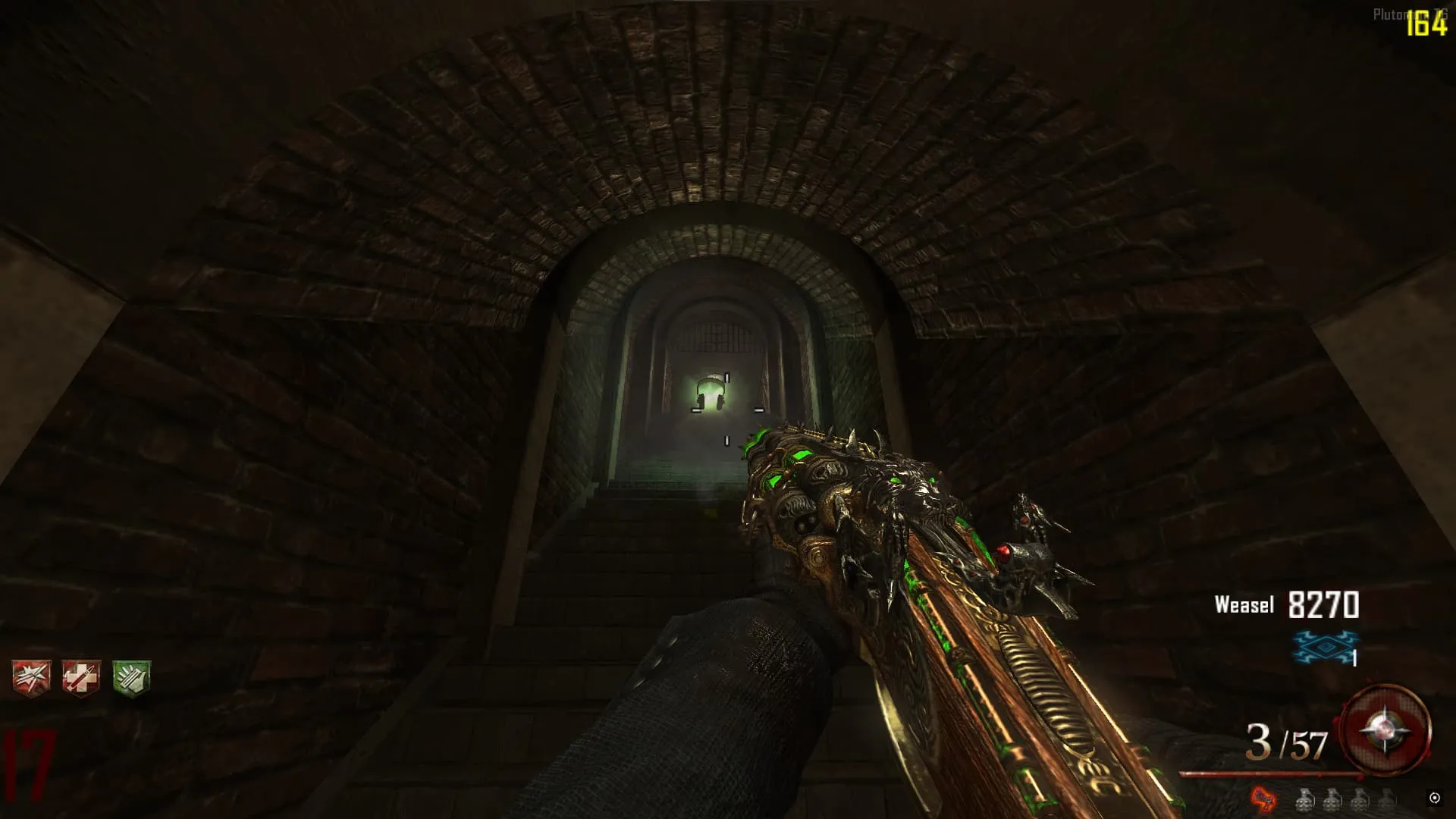Click the round weapon selector dial
1456x819 pixels.
coord(1385,731)
